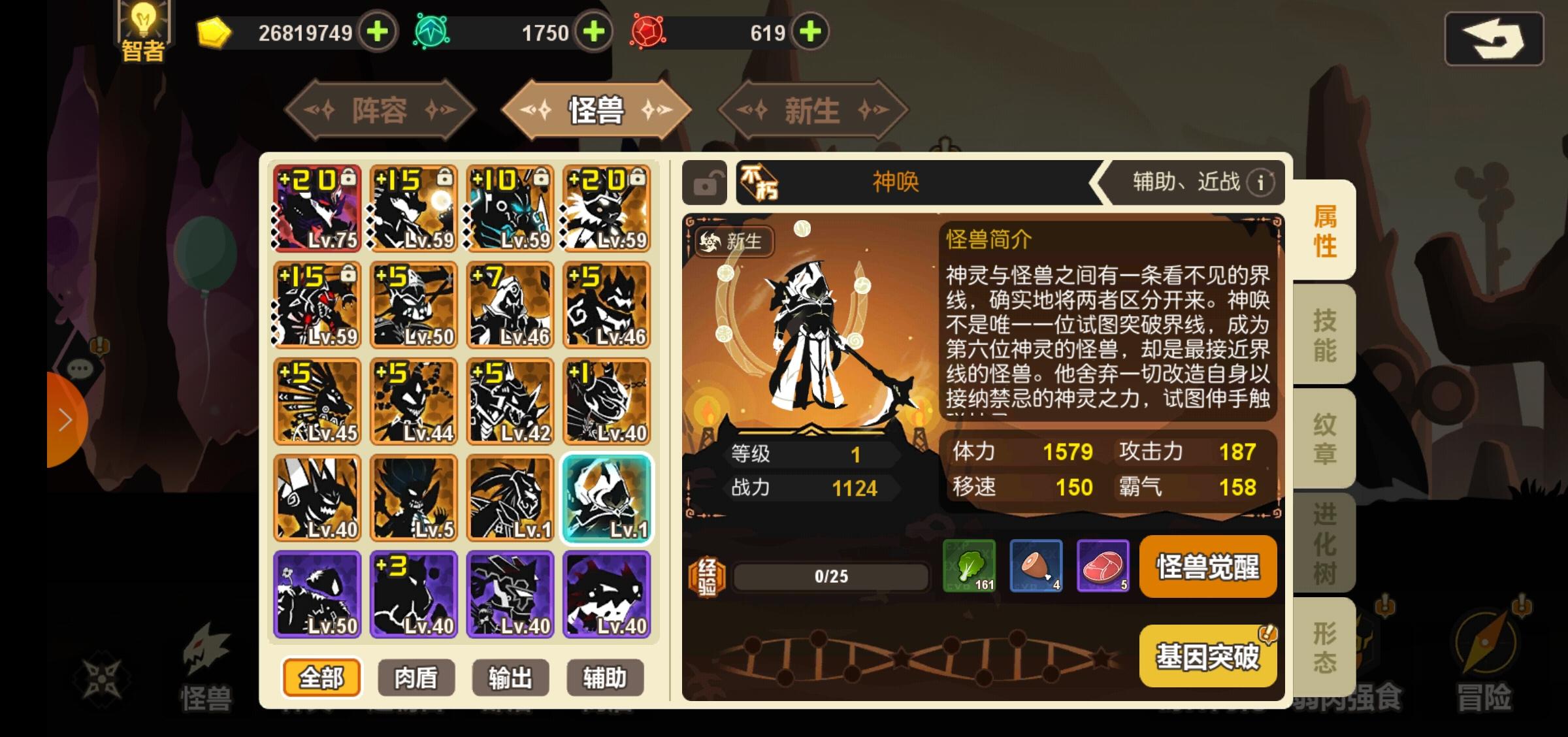Activate the 辅助 support filter

[605, 678]
